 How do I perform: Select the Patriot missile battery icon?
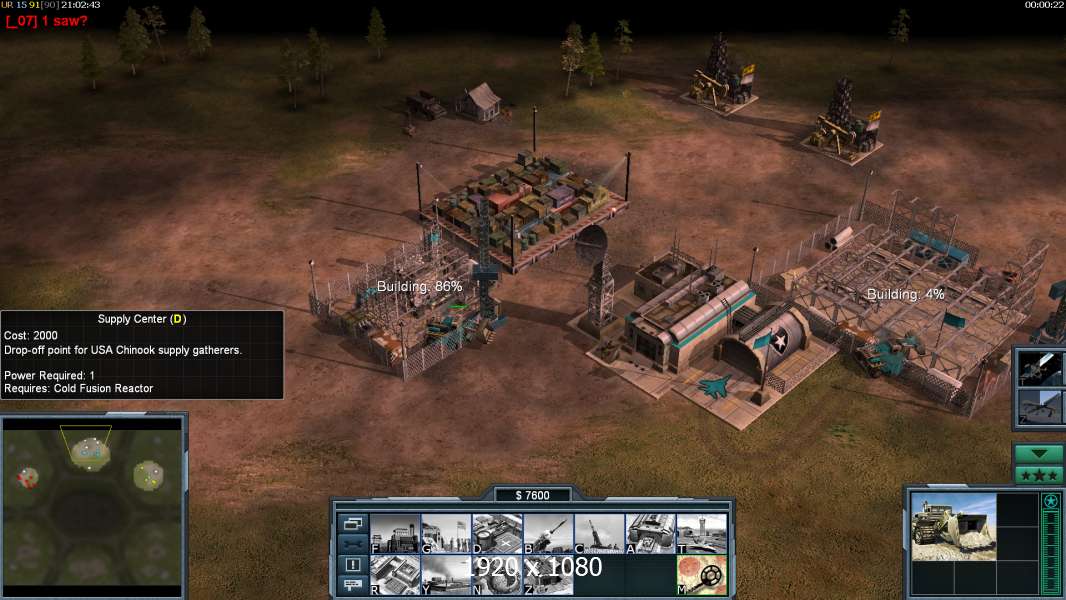pyautogui.click(x=548, y=534)
